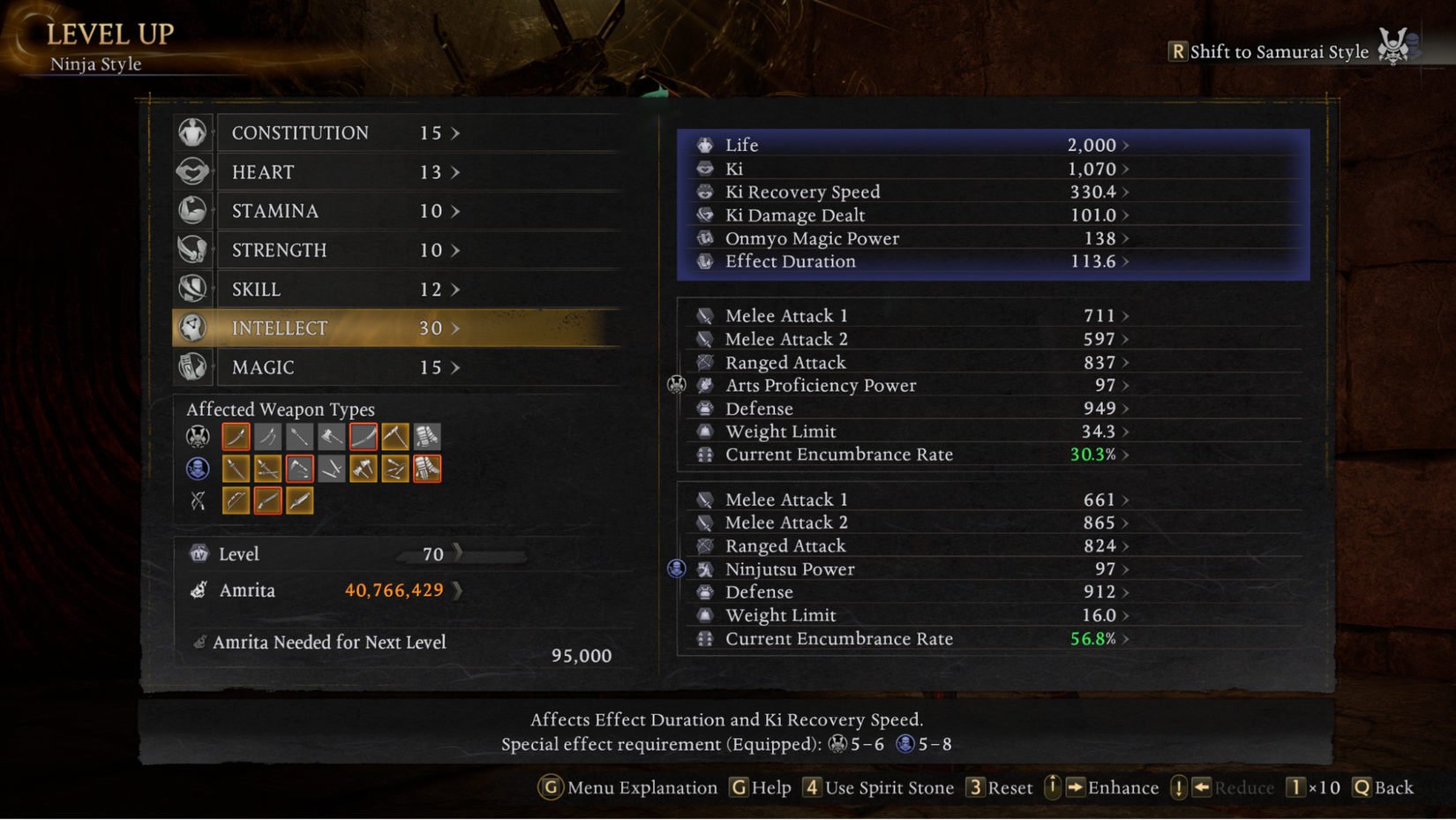The width and height of the screenshot is (1456, 820).
Task: Click the Bow icon in the bottom weapon row
Action: click(x=235, y=500)
